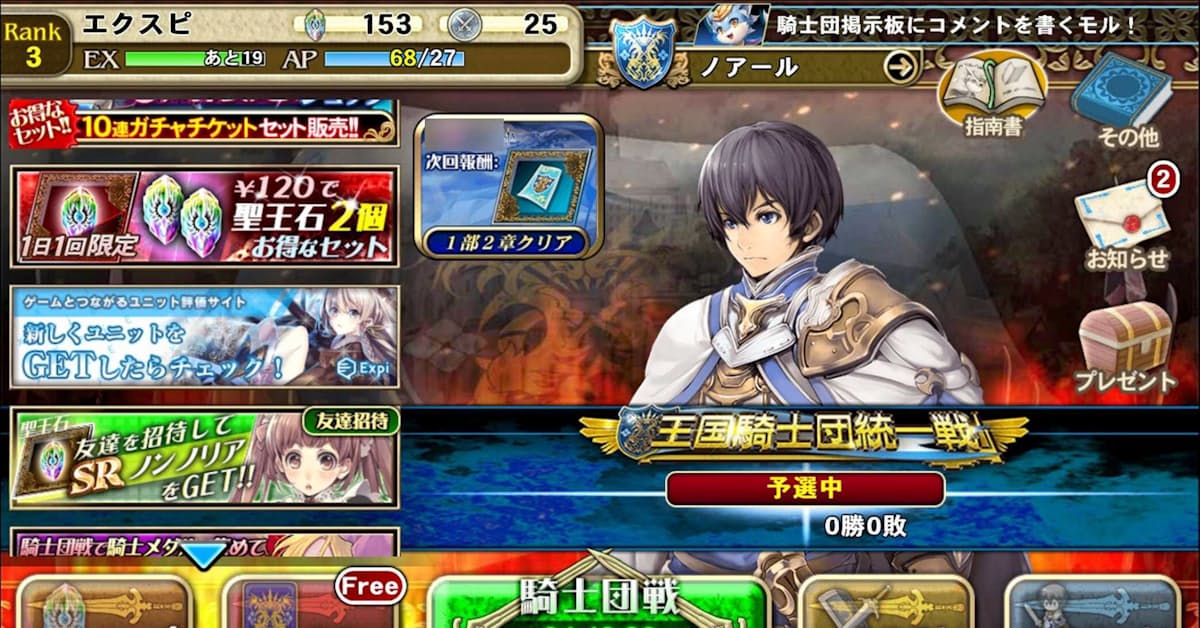Open the 10連ガチャチケットセット banner

pos(205,124)
